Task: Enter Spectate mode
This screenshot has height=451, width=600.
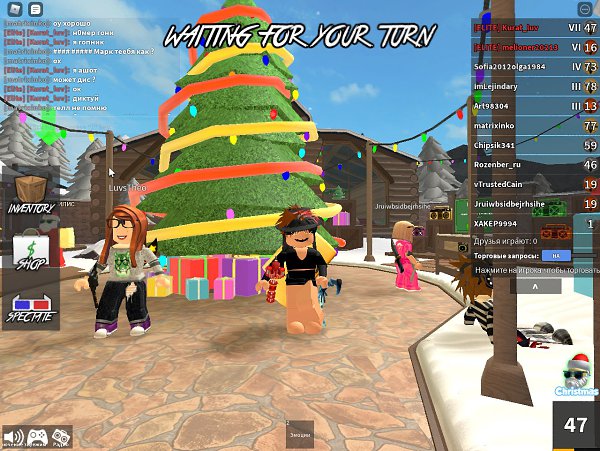Action: click(30, 307)
